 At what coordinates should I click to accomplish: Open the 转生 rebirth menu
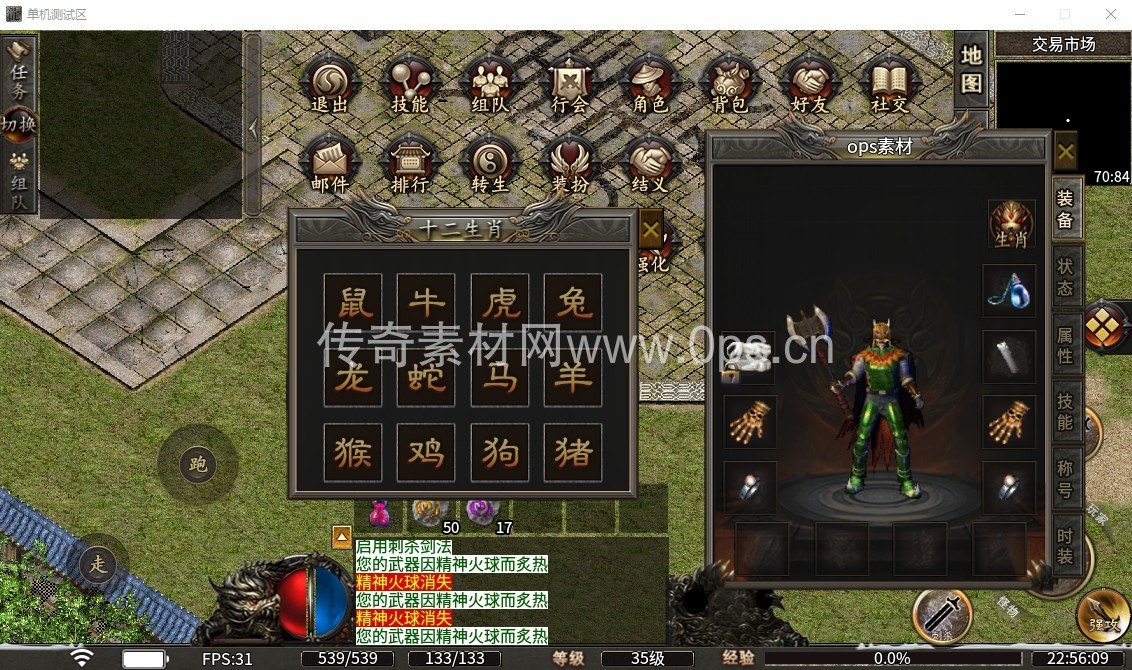pyautogui.click(x=490, y=164)
